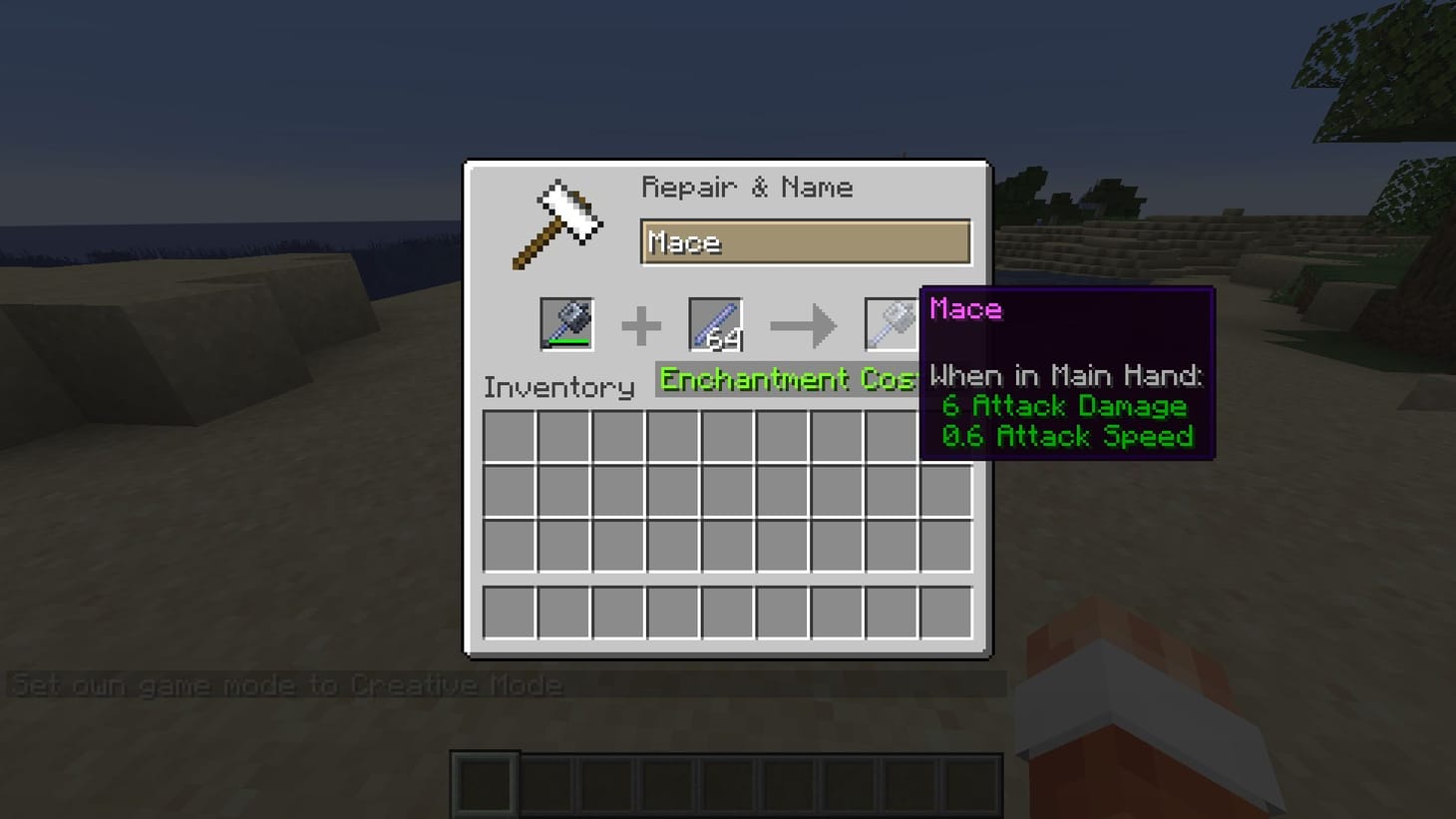This screenshot has width=1456, height=819.
Task: Select the green Enchantment Cost label
Action: coord(788,380)
